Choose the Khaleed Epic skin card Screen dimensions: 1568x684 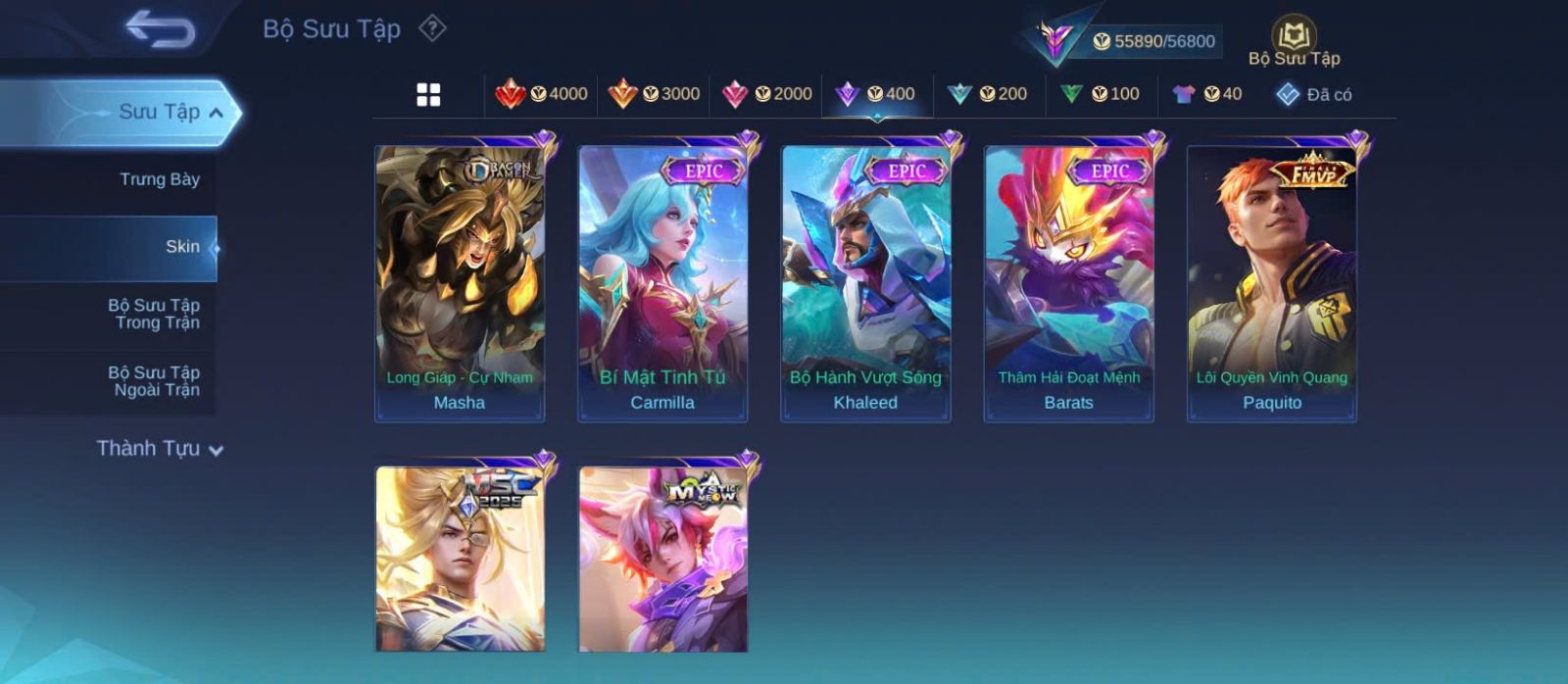[x=865, y=284]
